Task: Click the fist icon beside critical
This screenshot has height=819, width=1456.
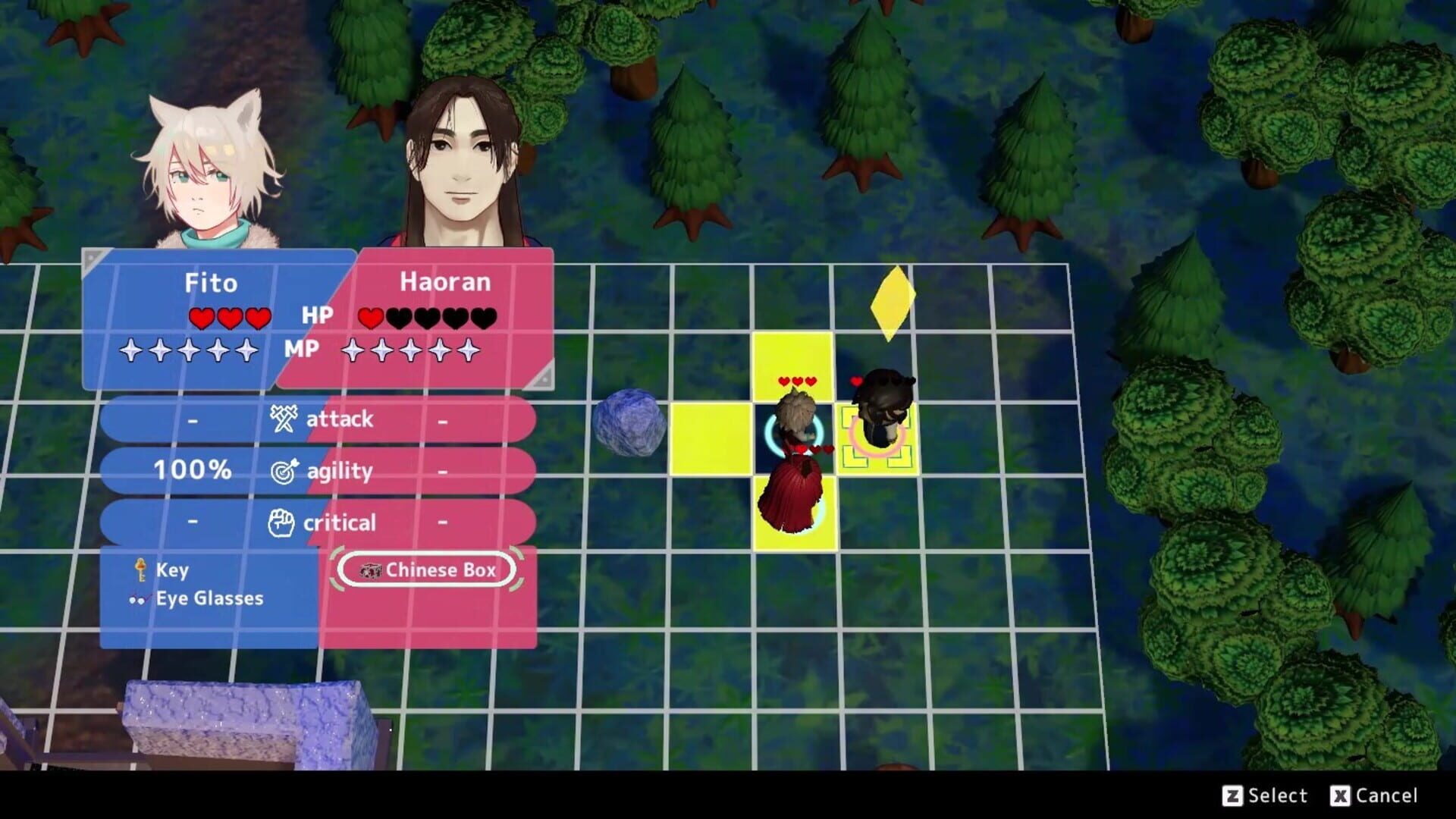Action: [281, 522]
